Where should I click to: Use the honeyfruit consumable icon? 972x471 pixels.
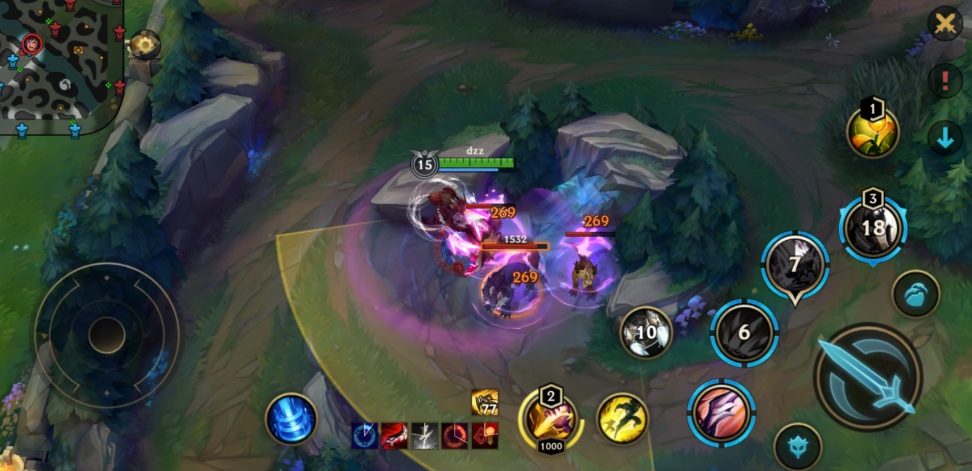click(873, 131)
